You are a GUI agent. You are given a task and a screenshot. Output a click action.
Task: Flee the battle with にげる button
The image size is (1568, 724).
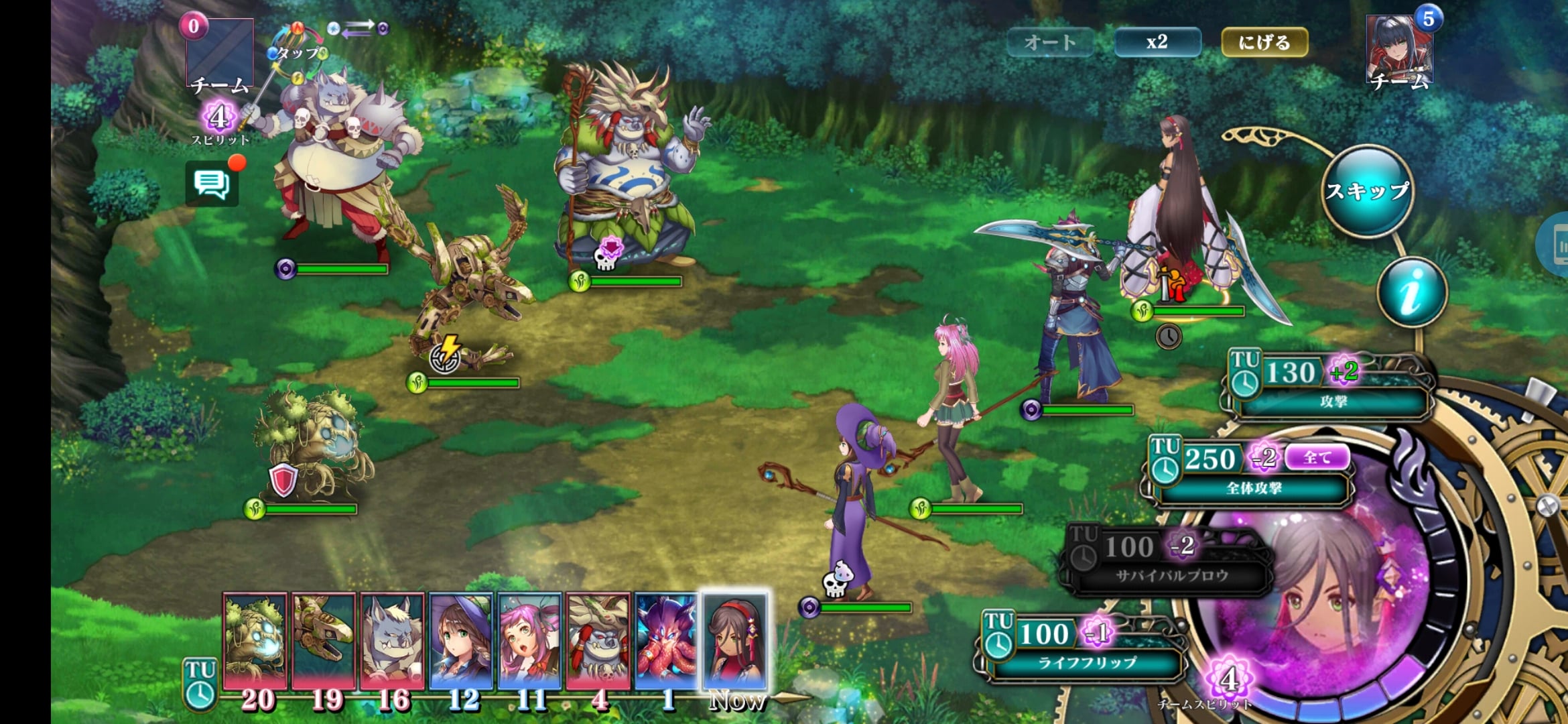point(1264,42)
